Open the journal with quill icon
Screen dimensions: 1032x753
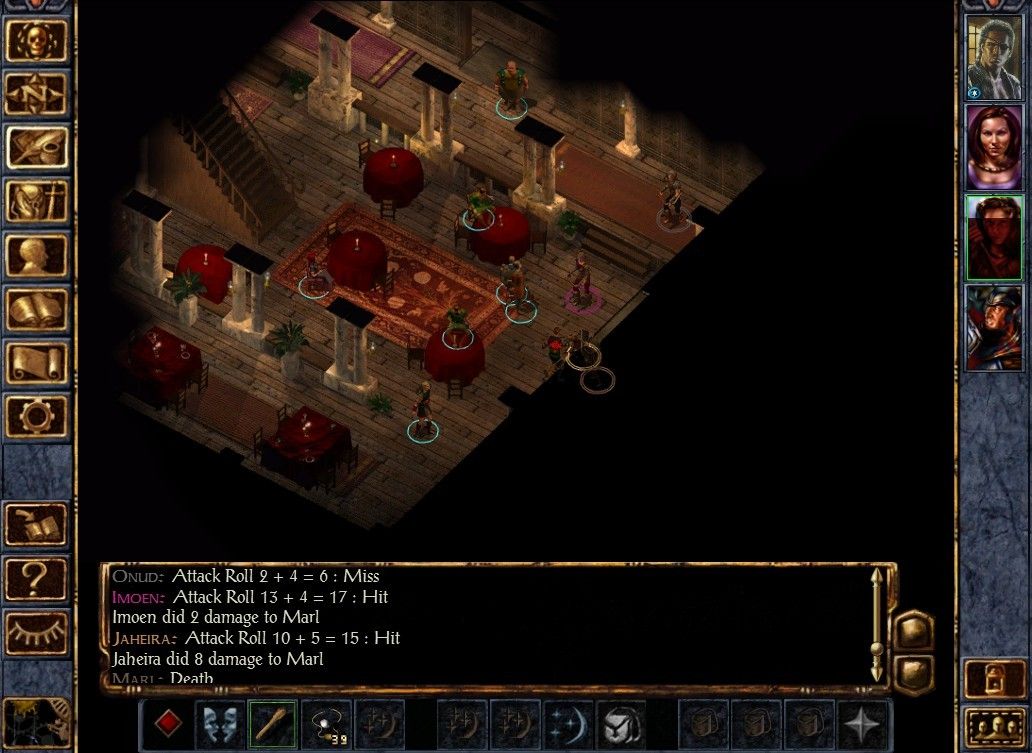(x=38, y=148)
